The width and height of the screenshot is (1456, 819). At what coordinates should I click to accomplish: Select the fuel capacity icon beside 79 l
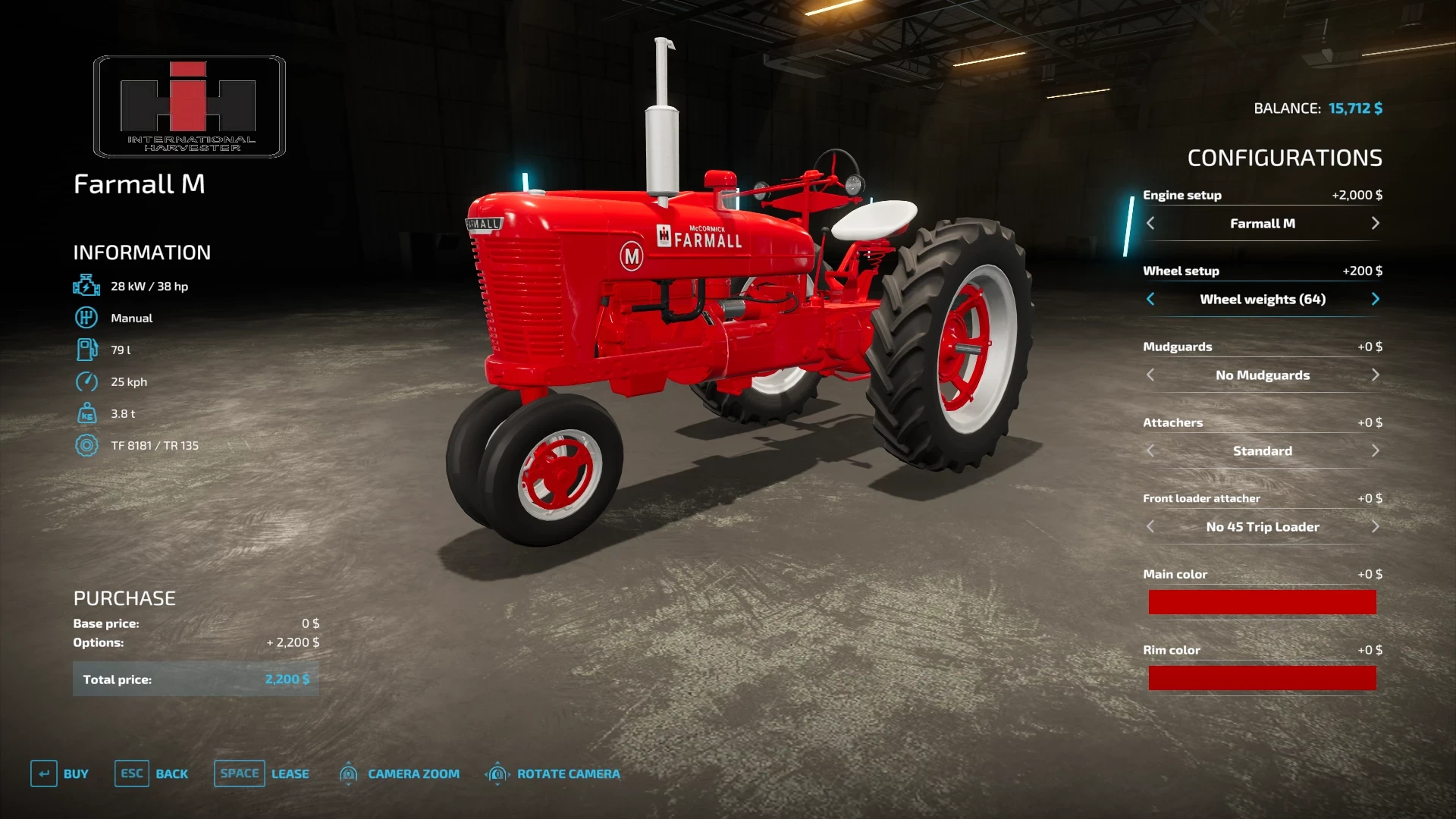(x=87, y=350)
